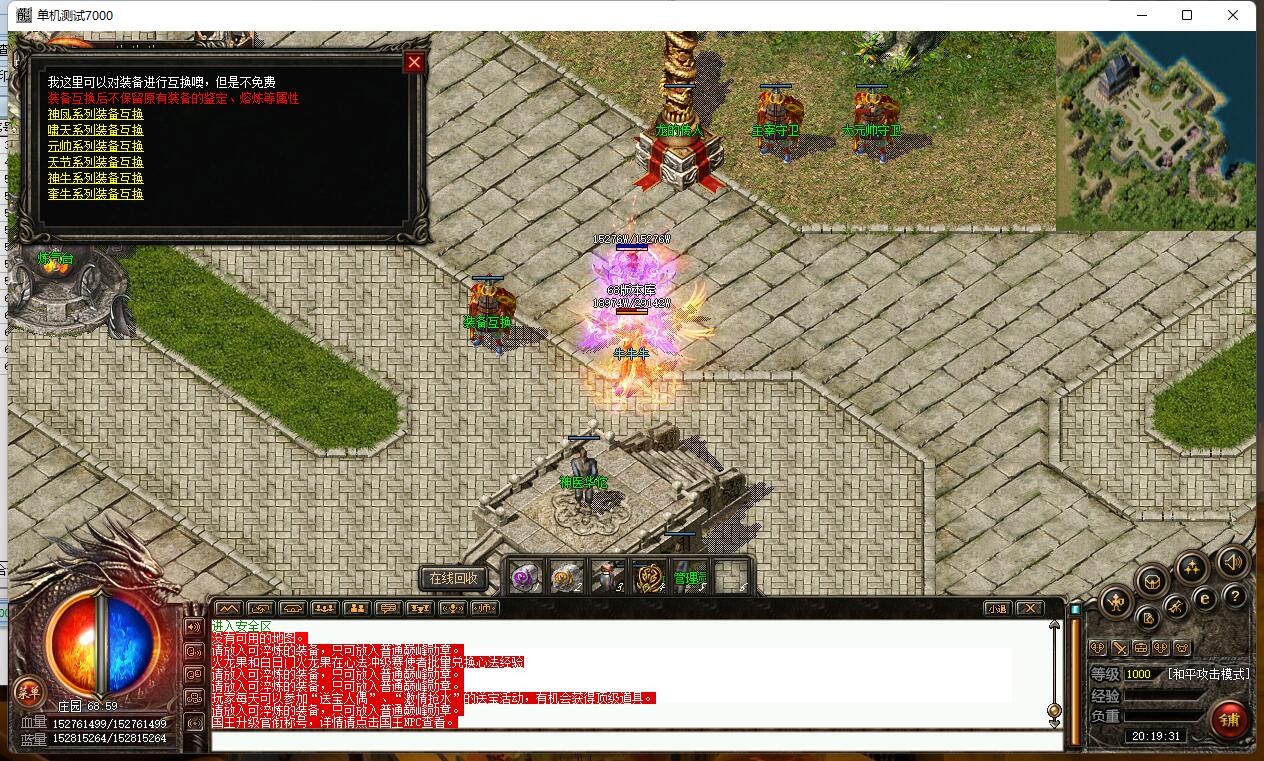
Task: Use the gold scroll in hotbar slot 2
Action: (567, 576)
